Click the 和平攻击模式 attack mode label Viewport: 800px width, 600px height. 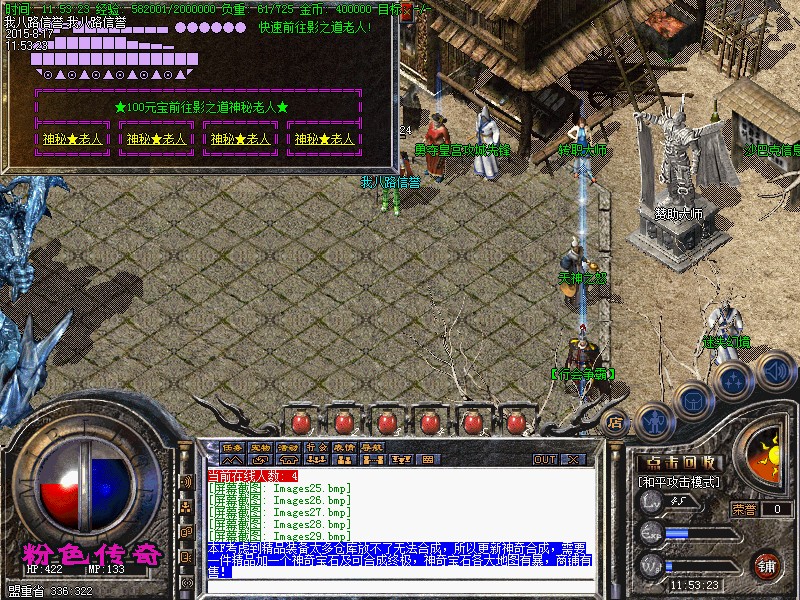pos(680,482)
